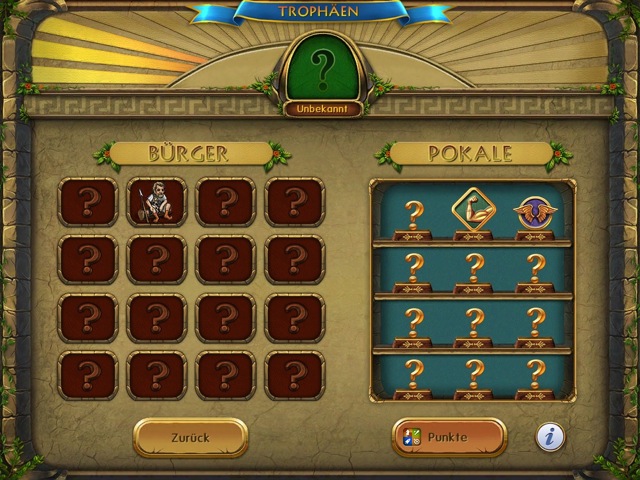The height and width of the screenshot is (480, 640).
Task: Go back with the Zurück button
Action: click(190, 437)
